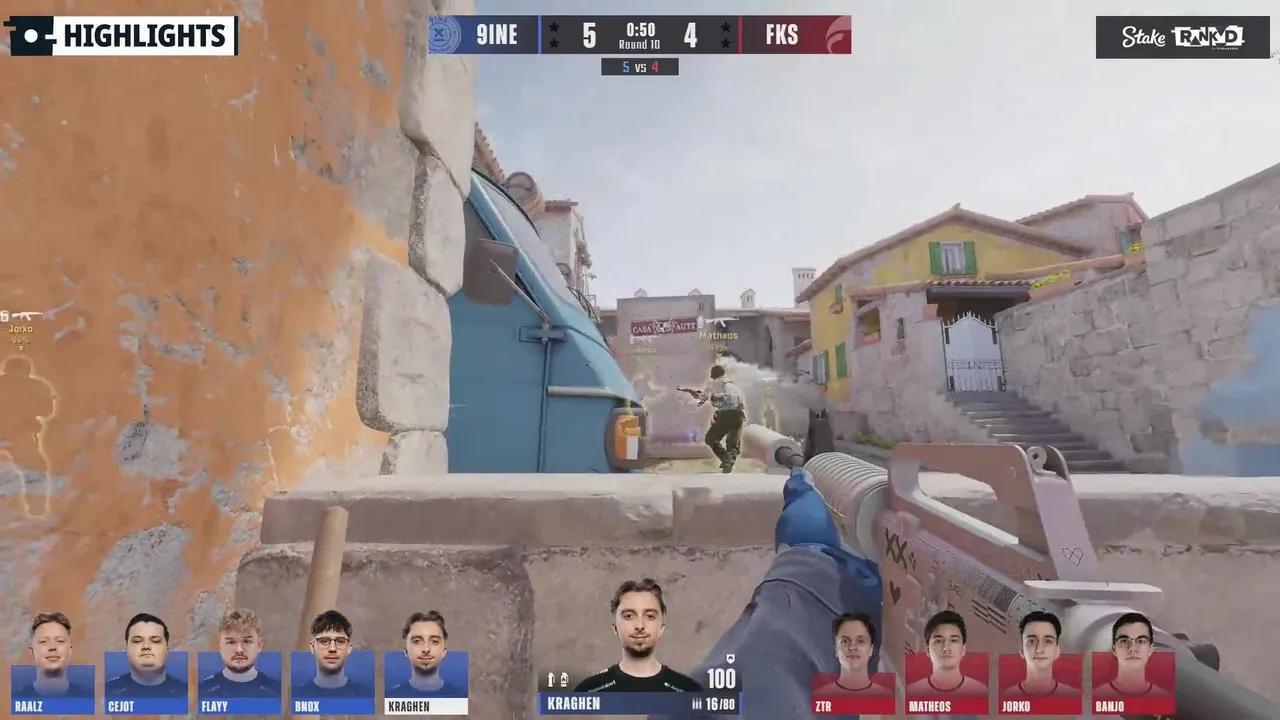Click the AK-47 kill feed weapon icon
This screenshot has height=720, width=1280.
coord(25,313)
